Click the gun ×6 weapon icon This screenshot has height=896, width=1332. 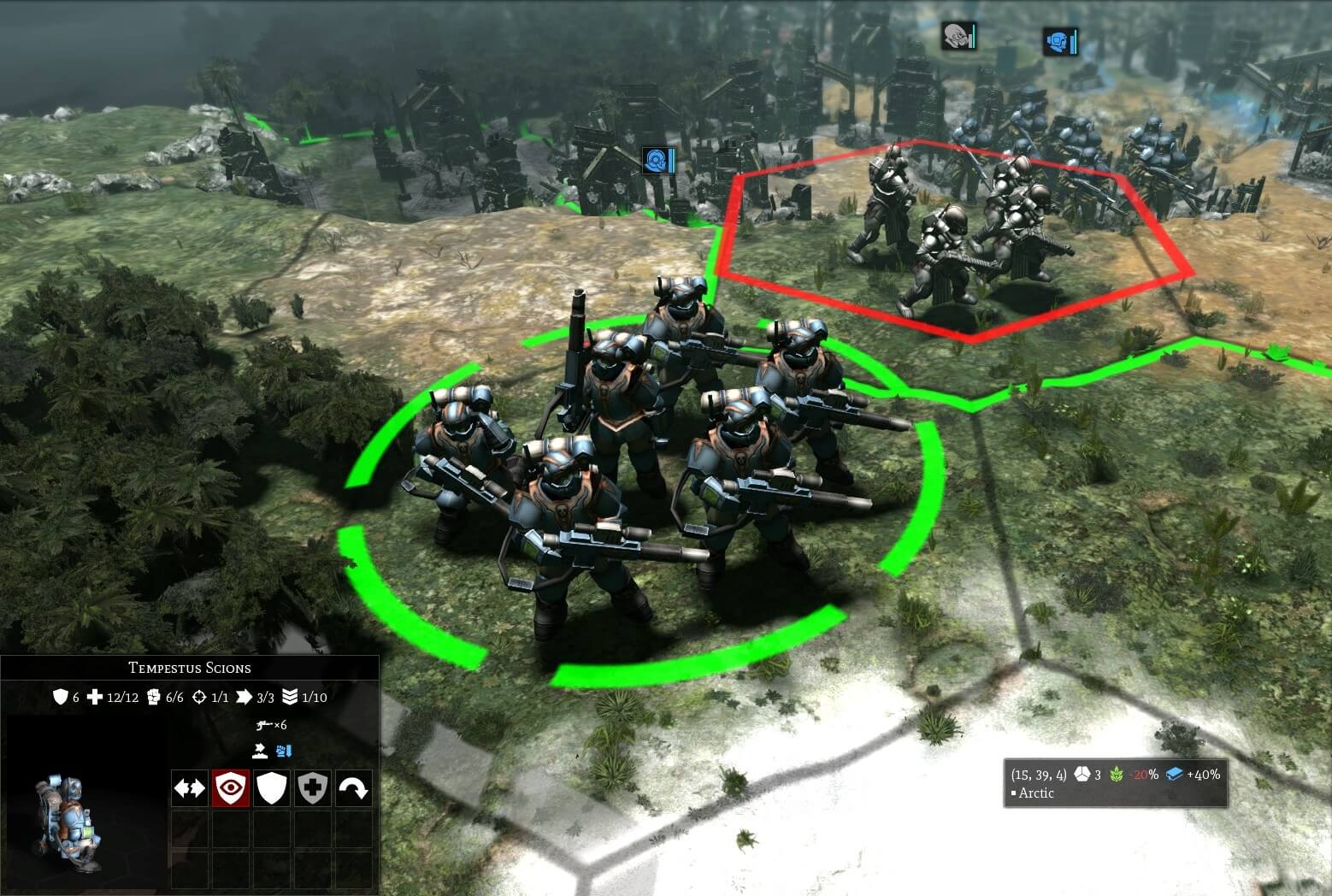[264, 725]
